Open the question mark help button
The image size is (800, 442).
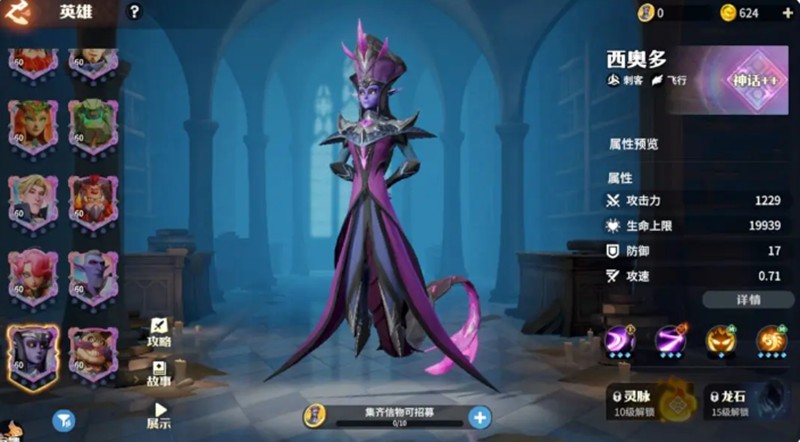pos(134,12)
